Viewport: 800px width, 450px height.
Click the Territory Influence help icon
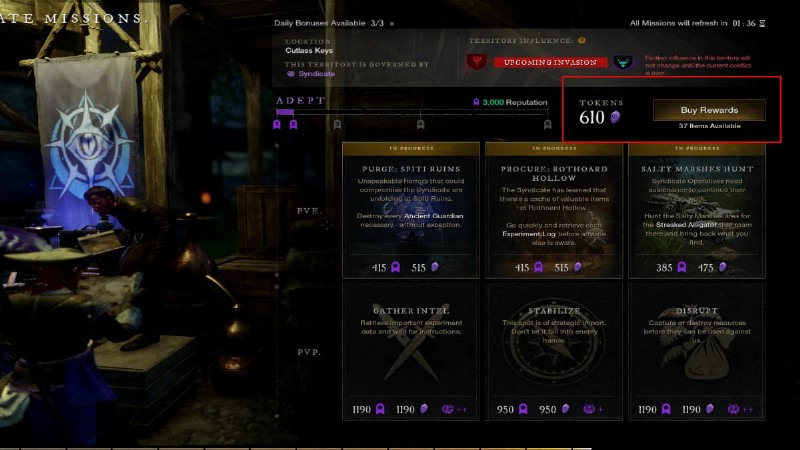[582, 41]
